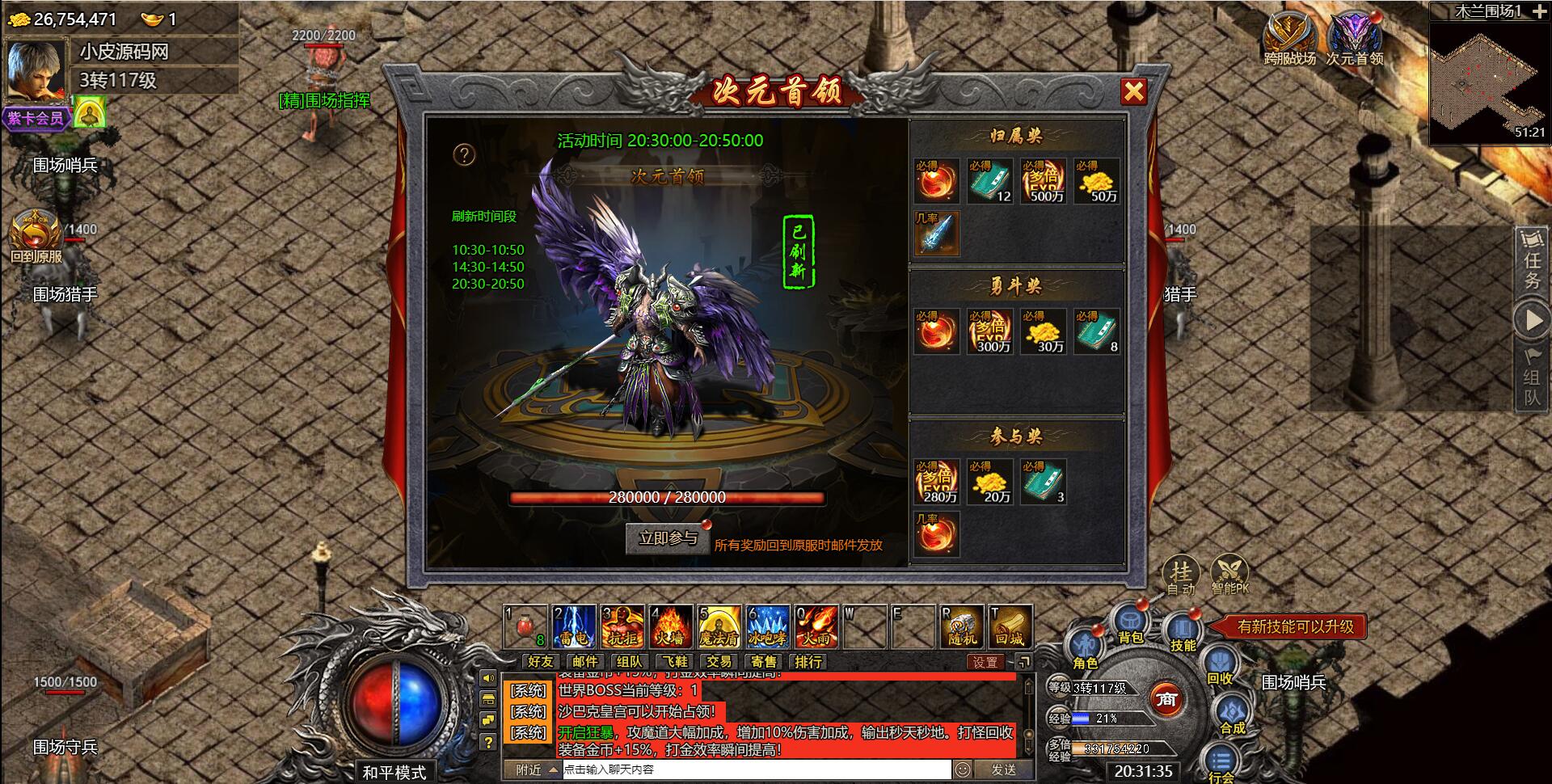The image size is (1552, 784).
Task: Expand the chat shortcut bar arrow near 设置
Action: click(1025, 662)
